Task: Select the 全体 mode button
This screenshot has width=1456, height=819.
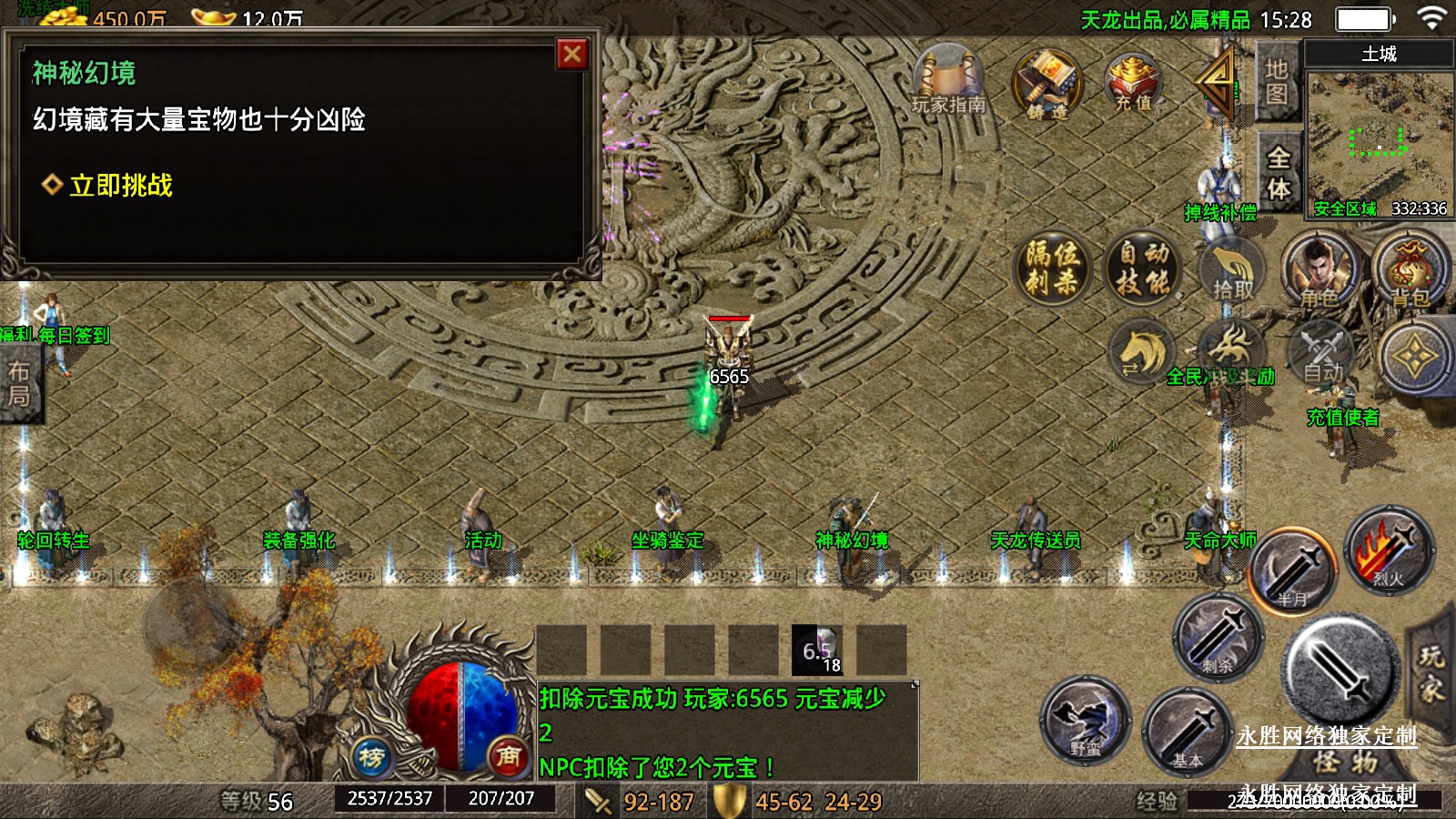Action: [1279, 173]
